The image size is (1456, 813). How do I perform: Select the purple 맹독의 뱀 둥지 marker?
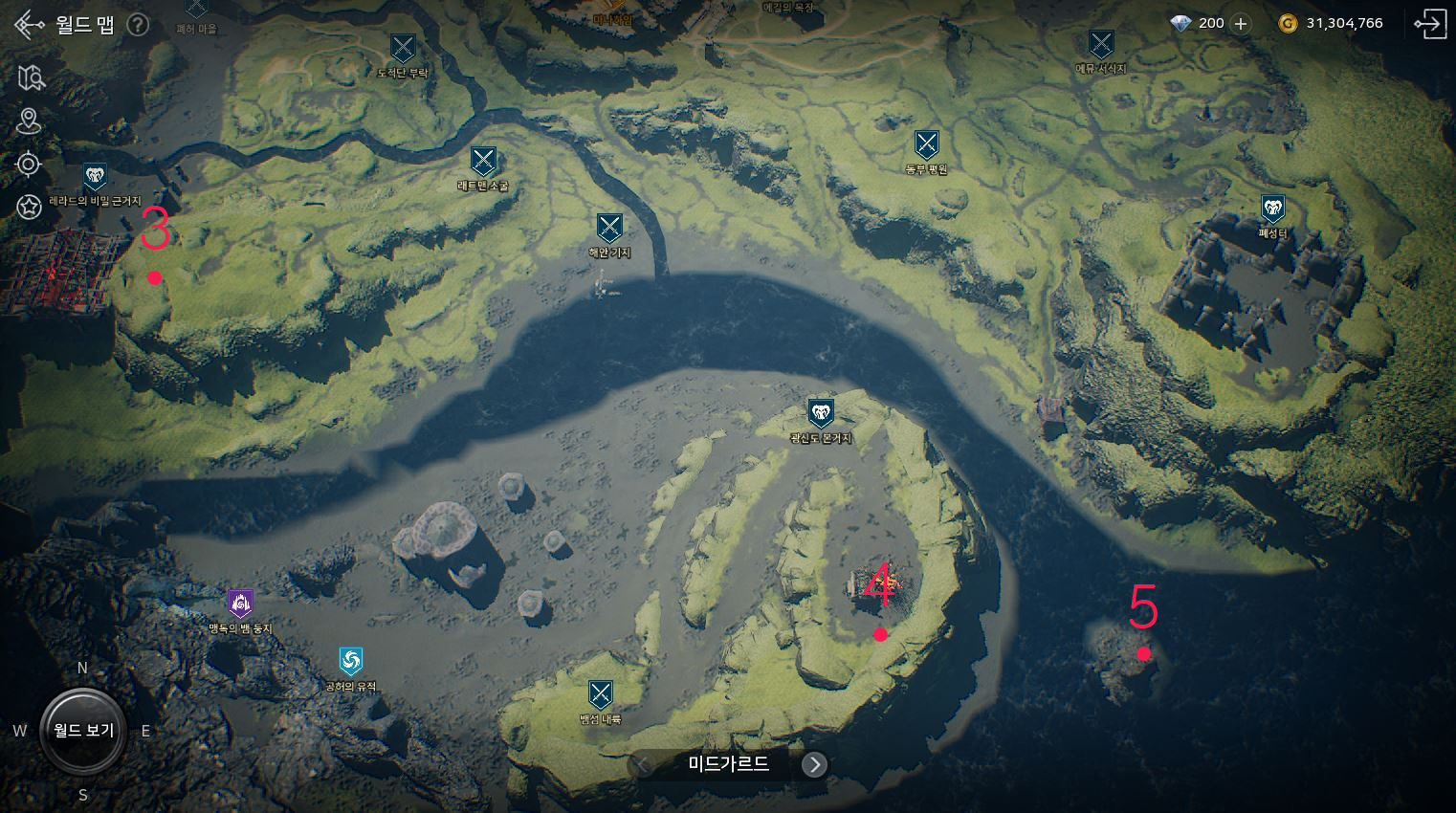point(241,604)
